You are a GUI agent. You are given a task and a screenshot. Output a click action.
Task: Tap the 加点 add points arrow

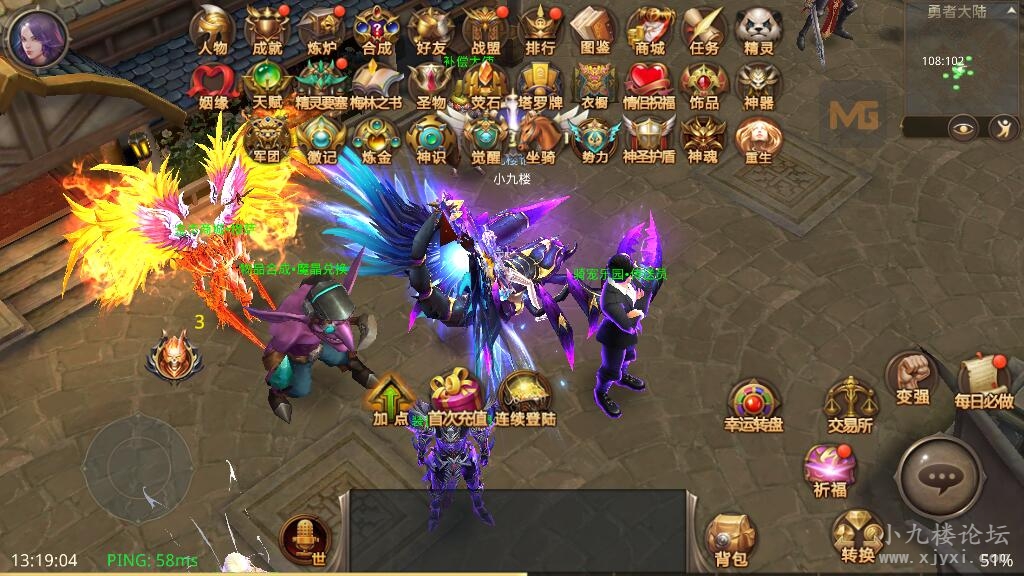(392, 396)
